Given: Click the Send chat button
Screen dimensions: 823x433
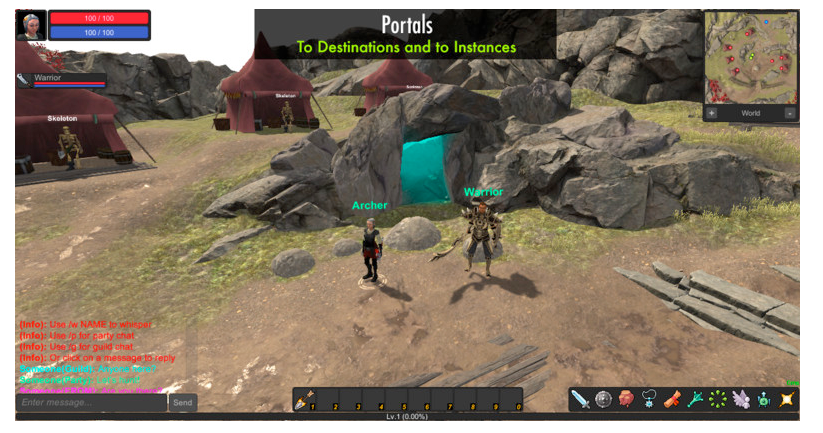Looking at the screenshot, I should [183, 402].
